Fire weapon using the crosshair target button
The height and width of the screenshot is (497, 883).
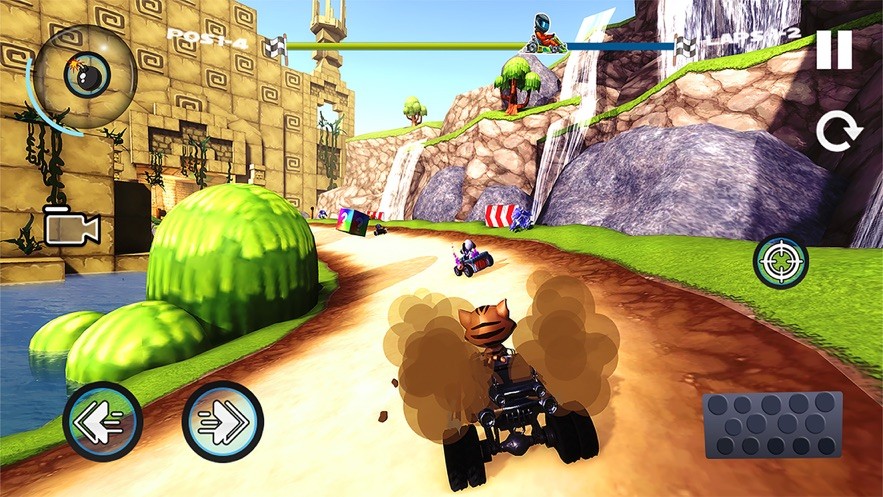tap(781, 262)
